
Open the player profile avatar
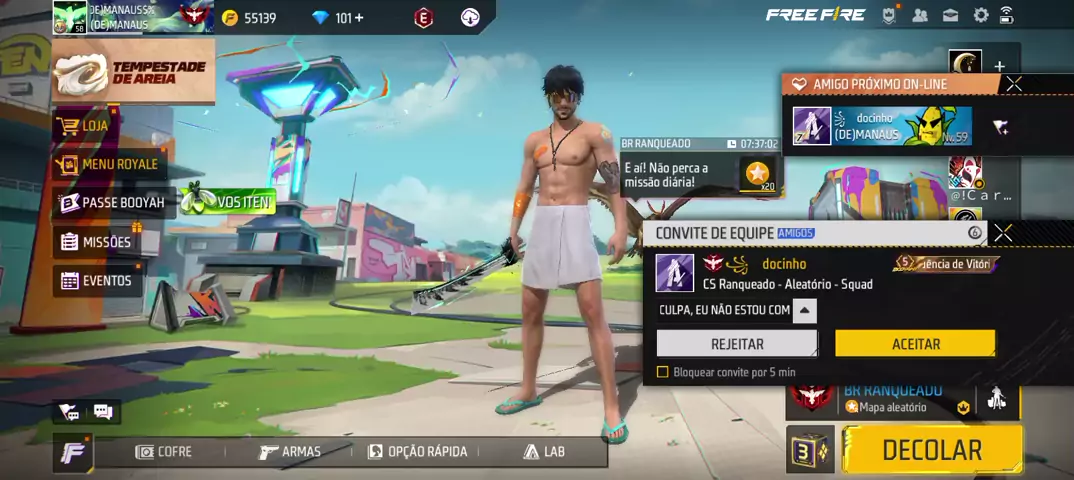point(70,17)
